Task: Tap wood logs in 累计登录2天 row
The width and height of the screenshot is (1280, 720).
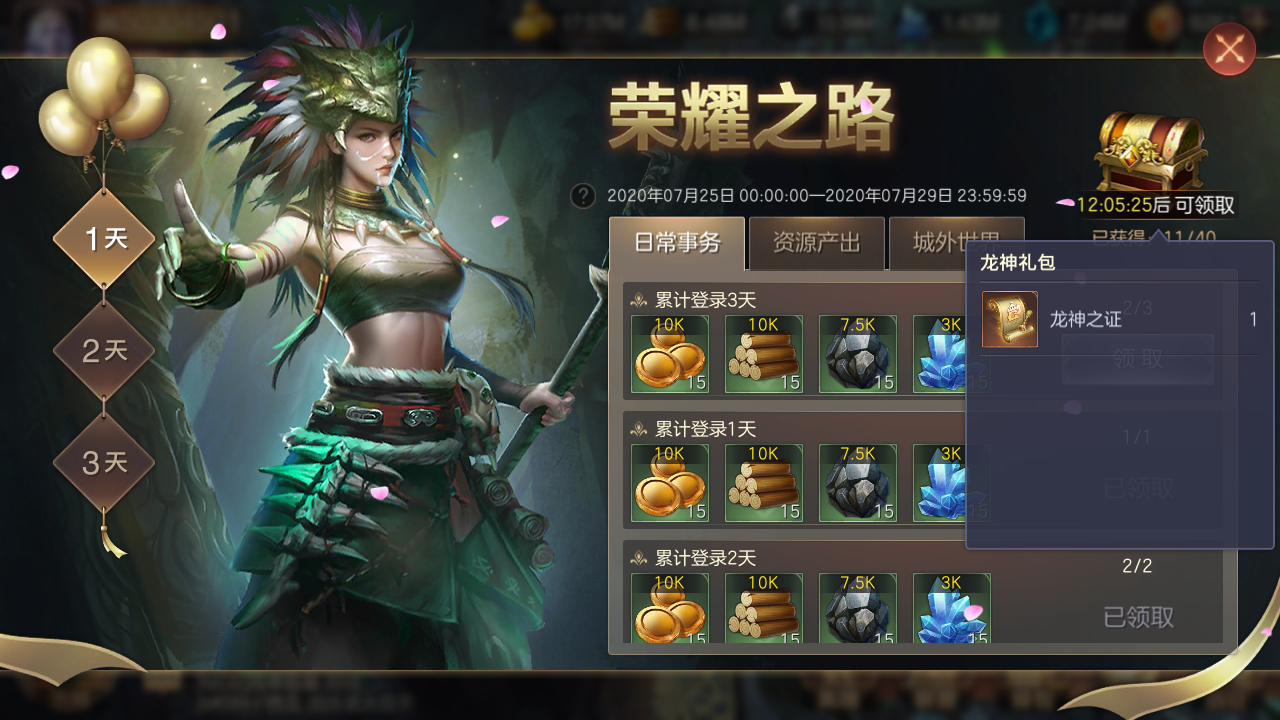Action: (x=764, y=608)
